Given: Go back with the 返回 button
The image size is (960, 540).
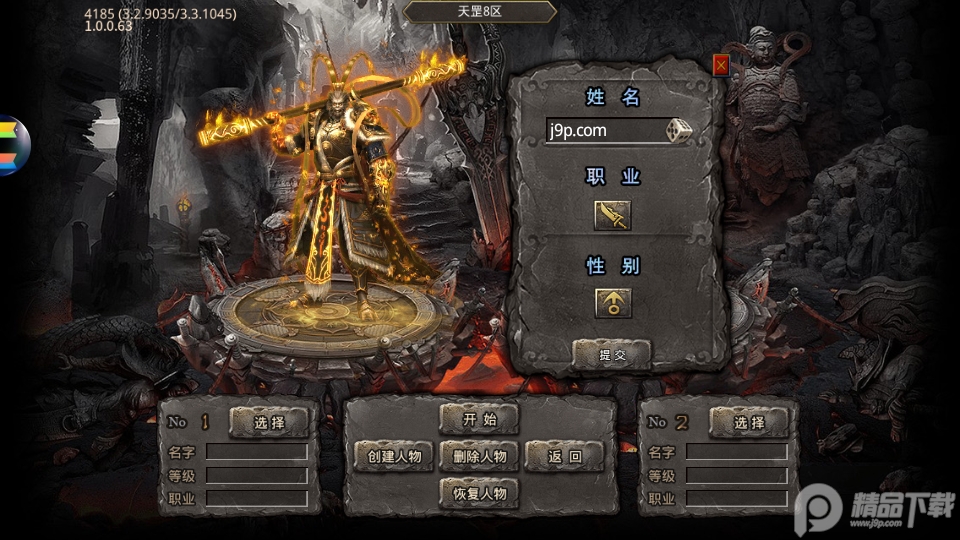Looking at the screenshot, I should [x=564, y=456].
